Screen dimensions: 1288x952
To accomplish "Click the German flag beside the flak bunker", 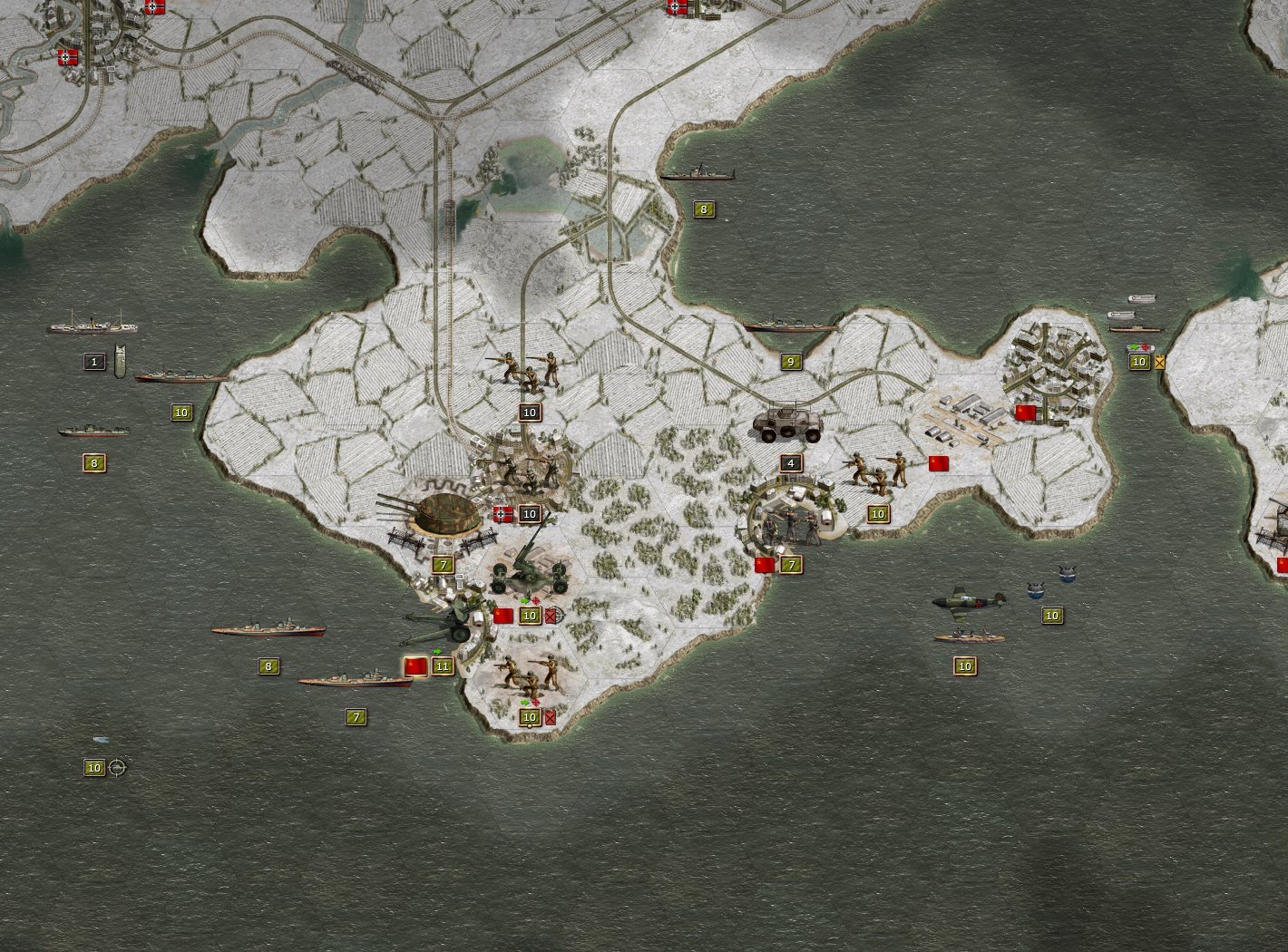I will (503, 514).
